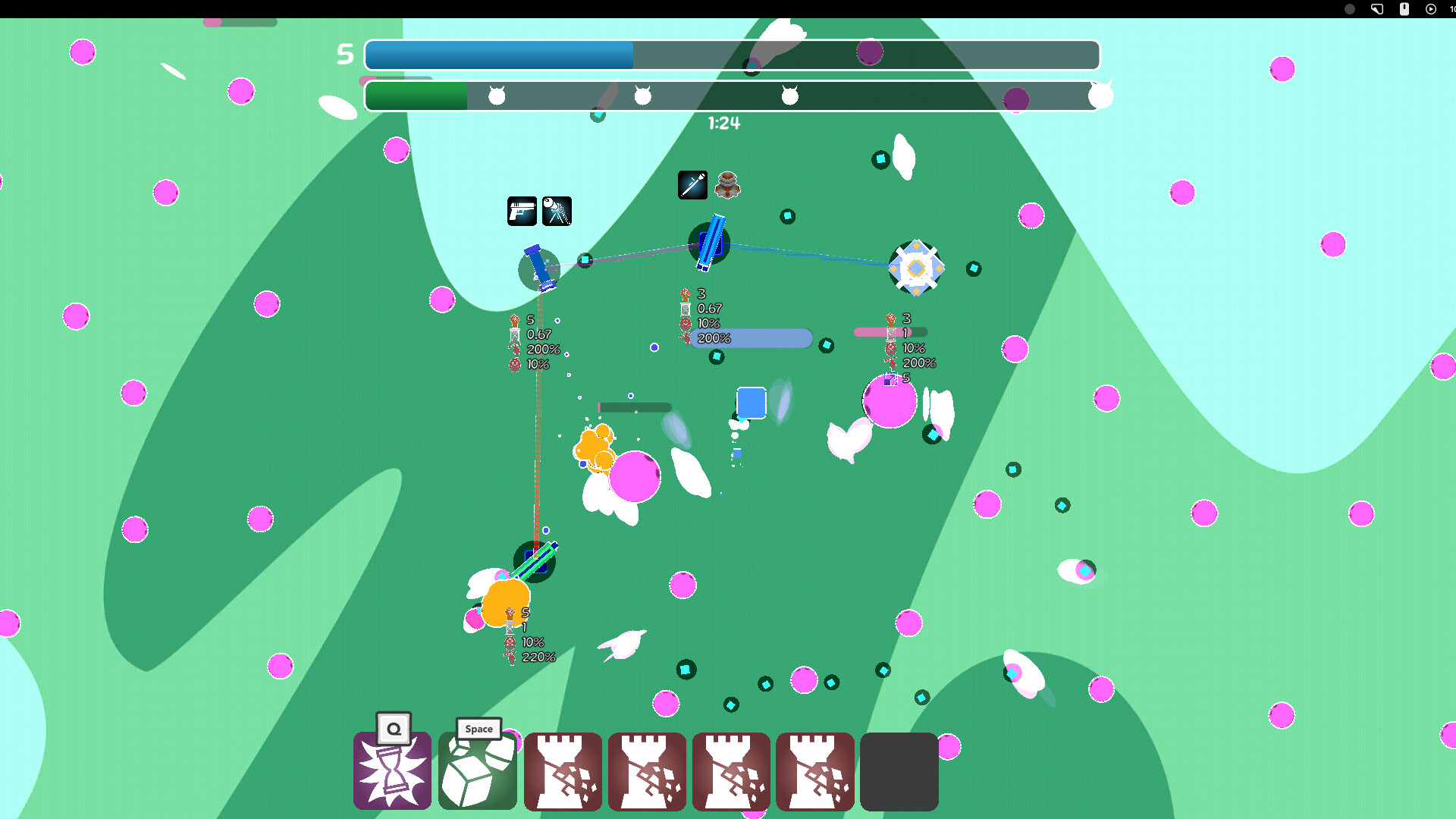Select the fourth broken tower card in hotbar
The height and width of the screenshot is (819, 1456).
815,772
